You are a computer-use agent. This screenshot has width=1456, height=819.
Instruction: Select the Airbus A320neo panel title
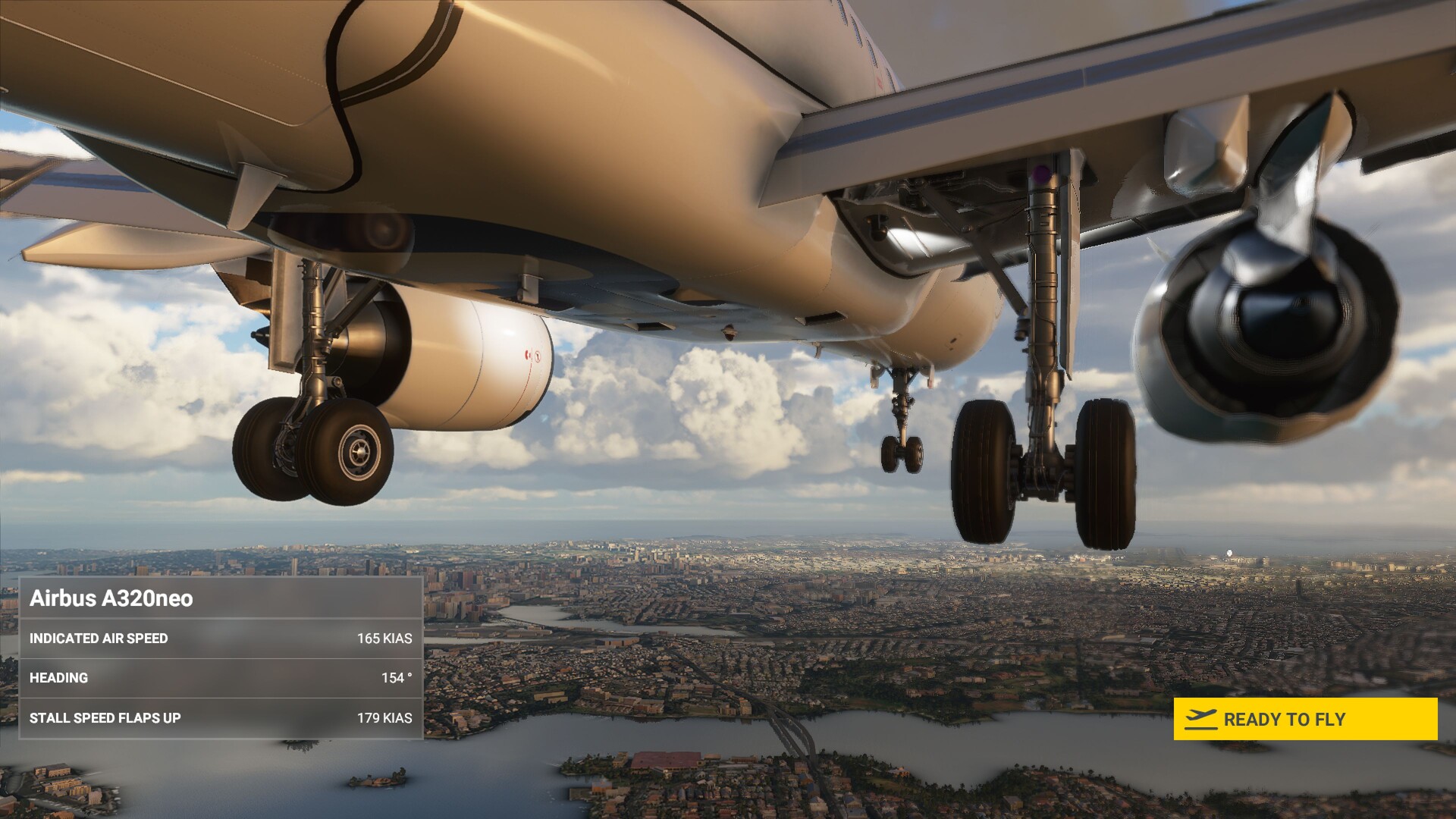click(x=114, y=598)
